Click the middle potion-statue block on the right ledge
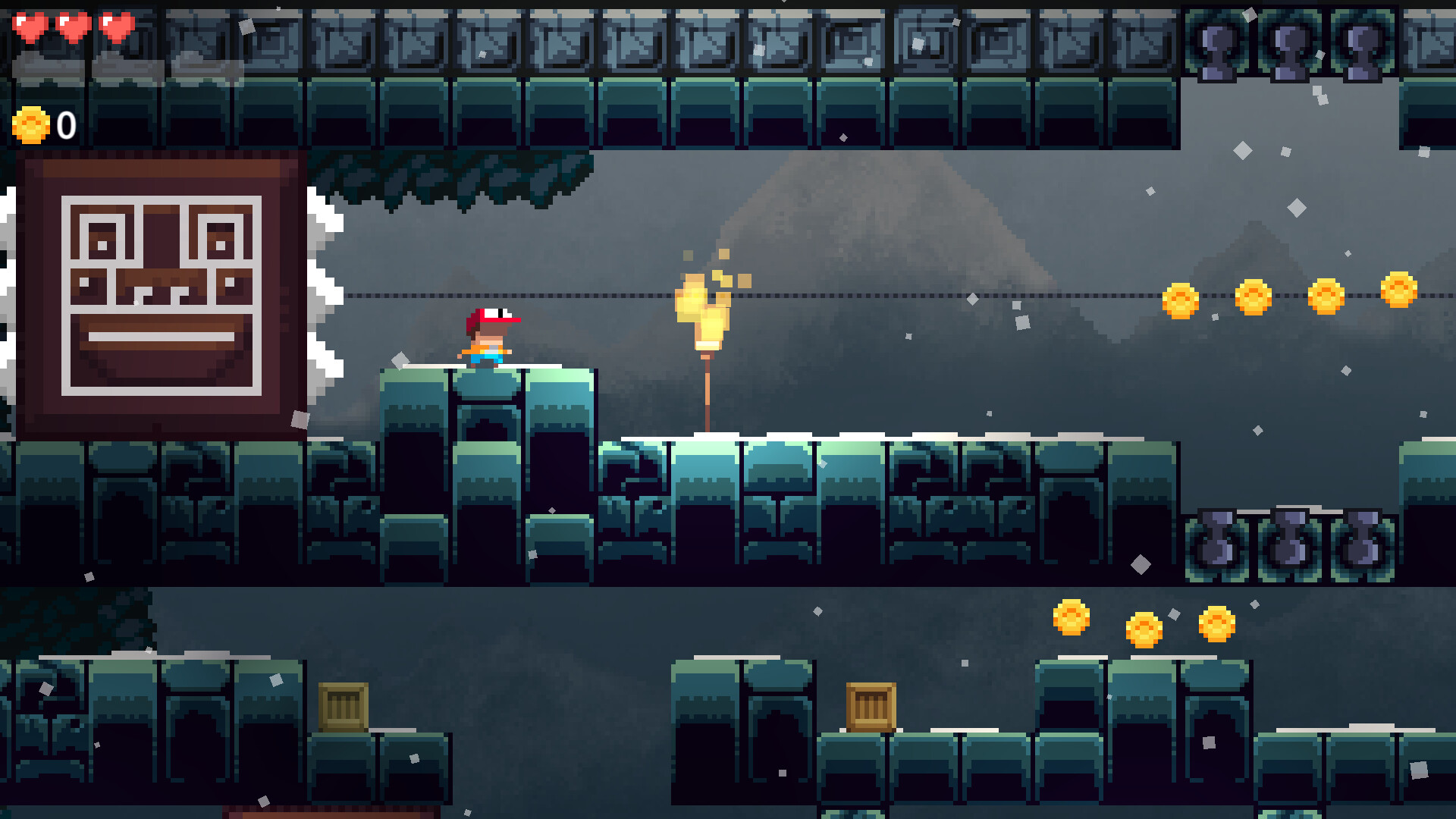The width and height of the screenshot is (1456, 819). 1291,542
